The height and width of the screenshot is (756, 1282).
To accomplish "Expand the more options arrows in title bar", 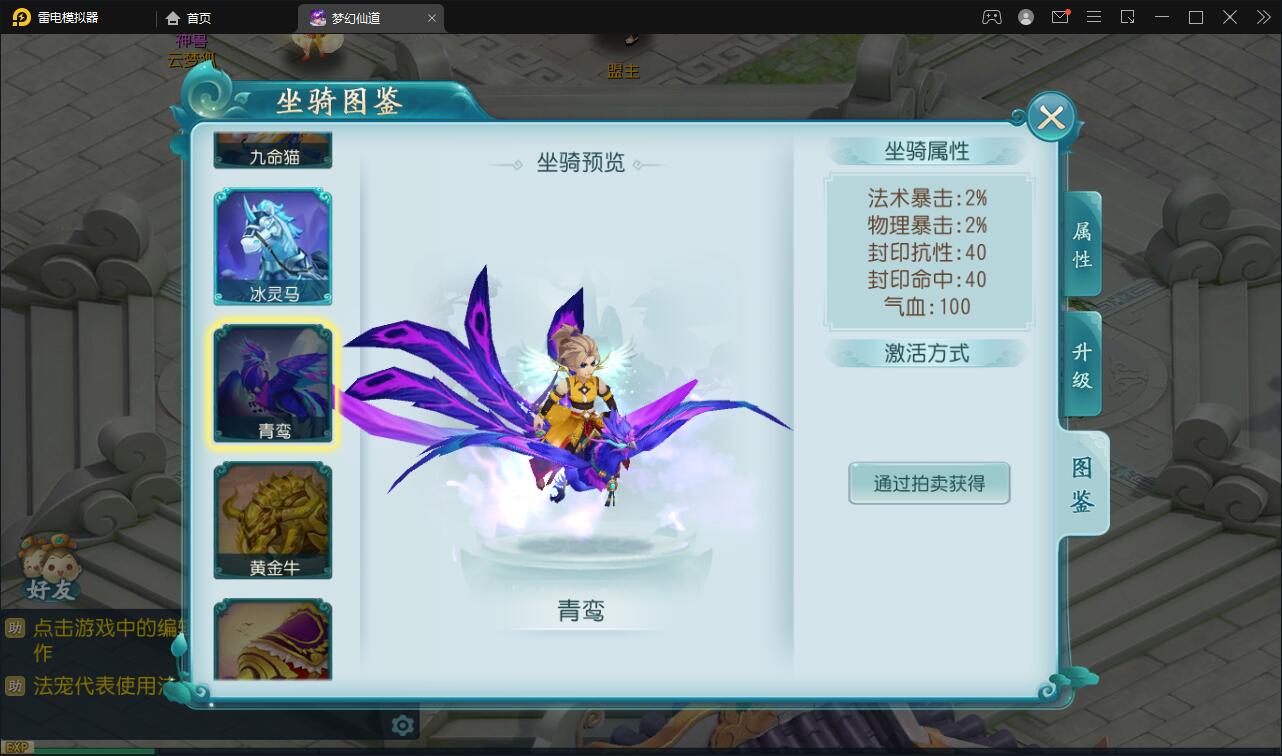I will (1262, 17).
